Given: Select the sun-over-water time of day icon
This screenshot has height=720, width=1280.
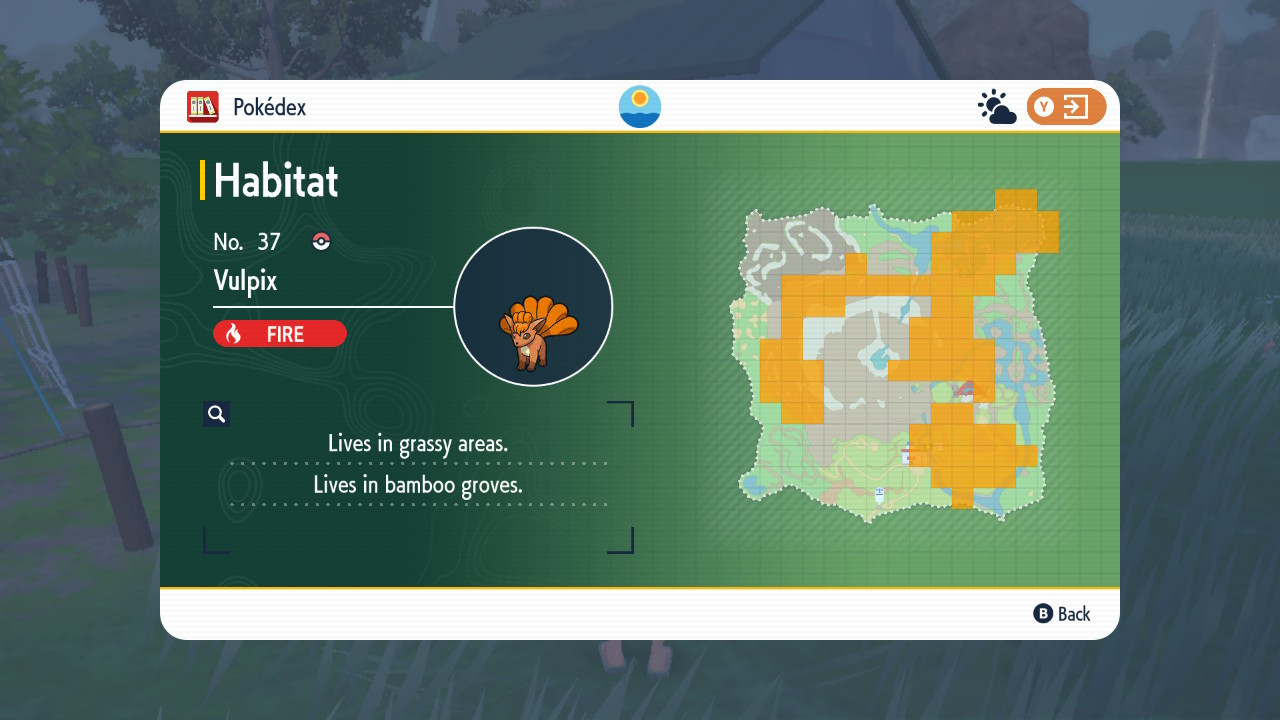Looking at the screenshot, I should click(x=639, y=106).
